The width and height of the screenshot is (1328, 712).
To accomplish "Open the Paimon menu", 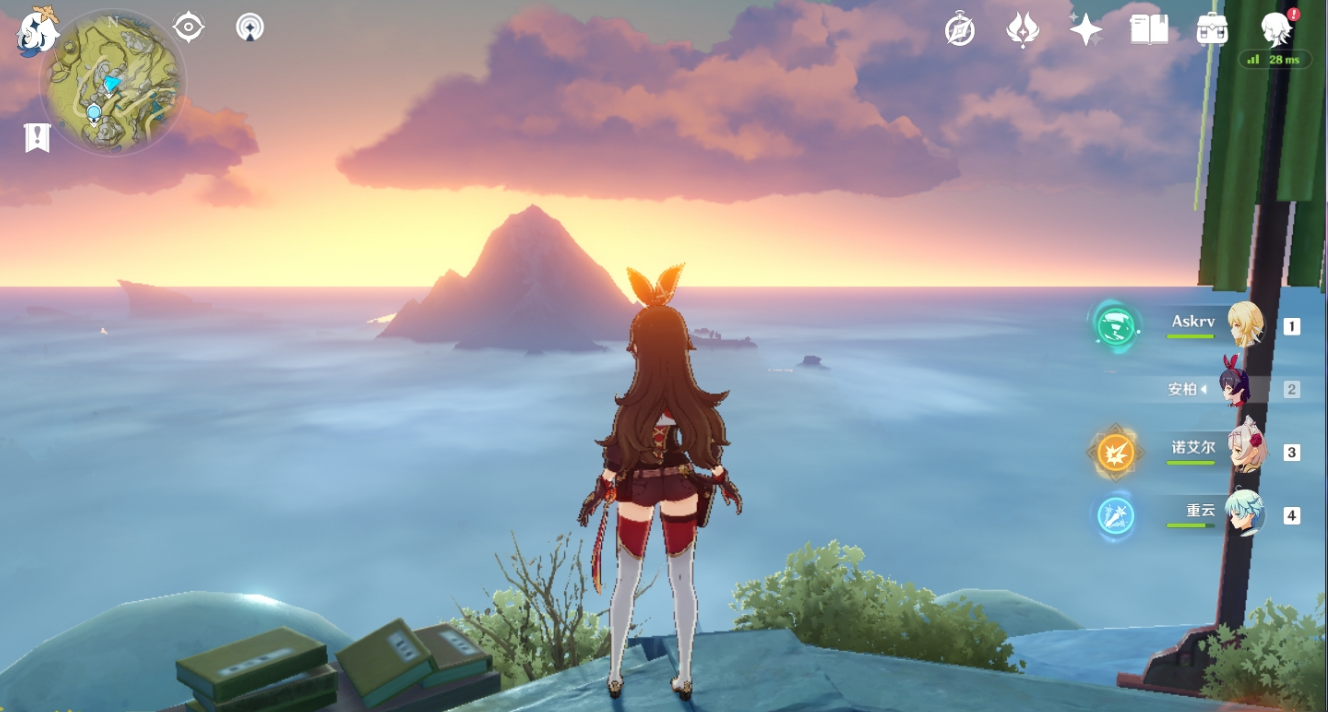I will pyautogui.click(x=36, y=31).
